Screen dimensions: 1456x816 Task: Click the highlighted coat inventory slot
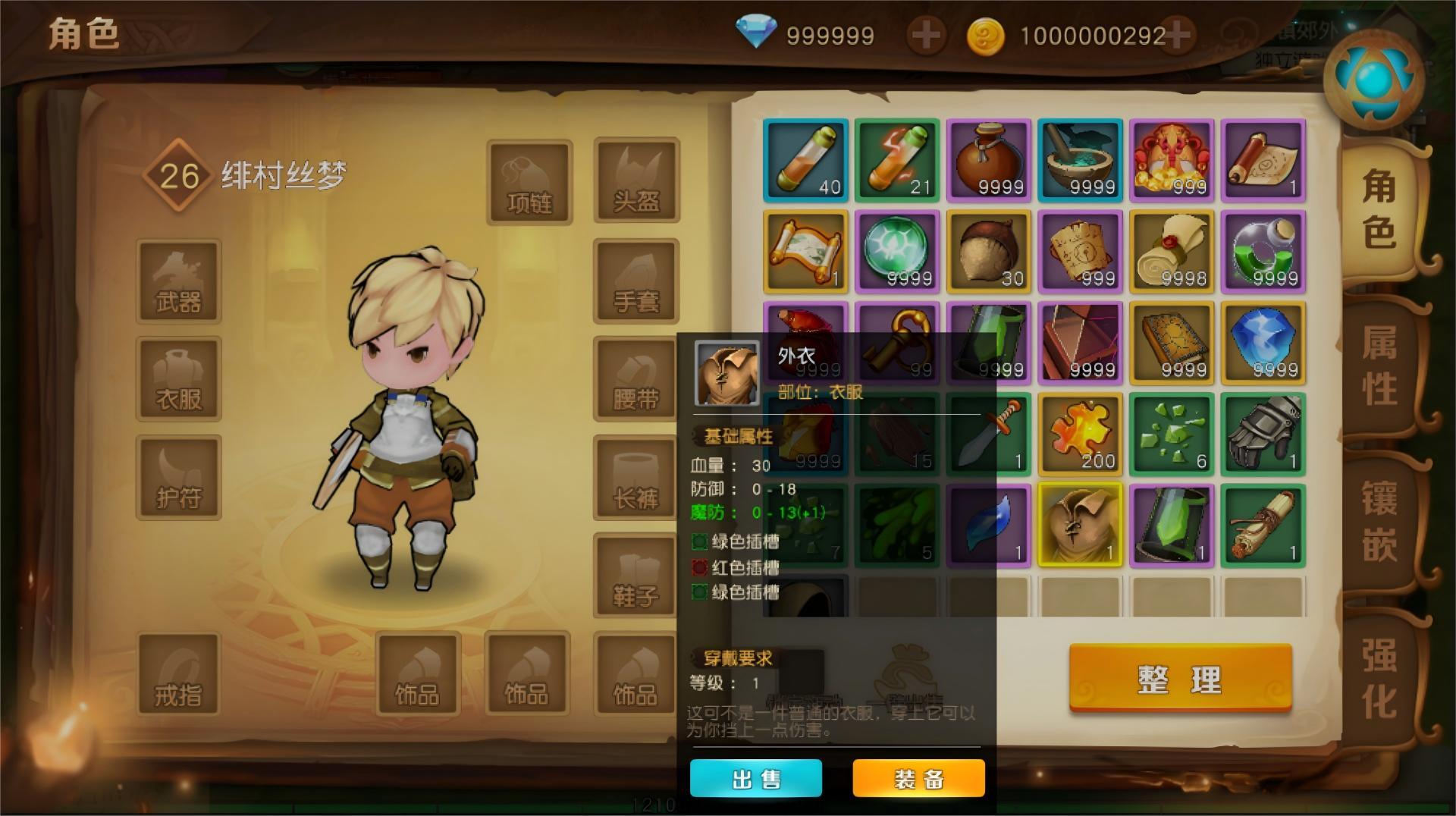(1080, 525)
